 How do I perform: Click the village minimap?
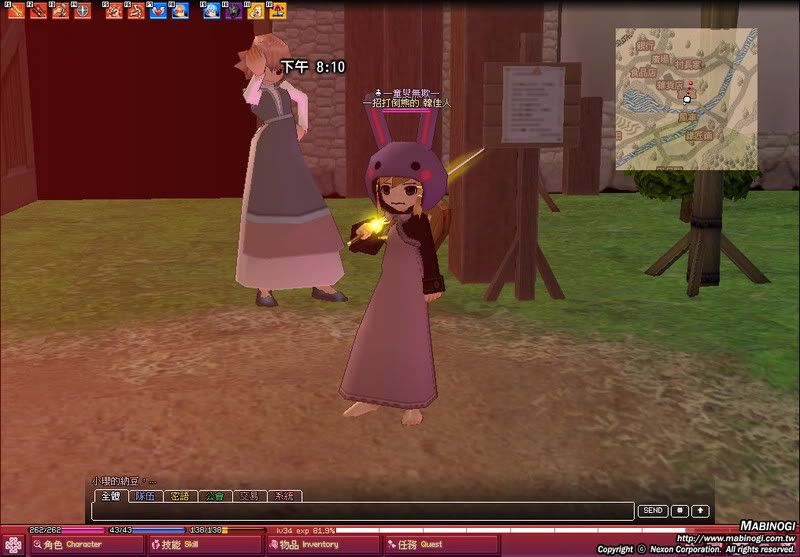click(685, 98)
